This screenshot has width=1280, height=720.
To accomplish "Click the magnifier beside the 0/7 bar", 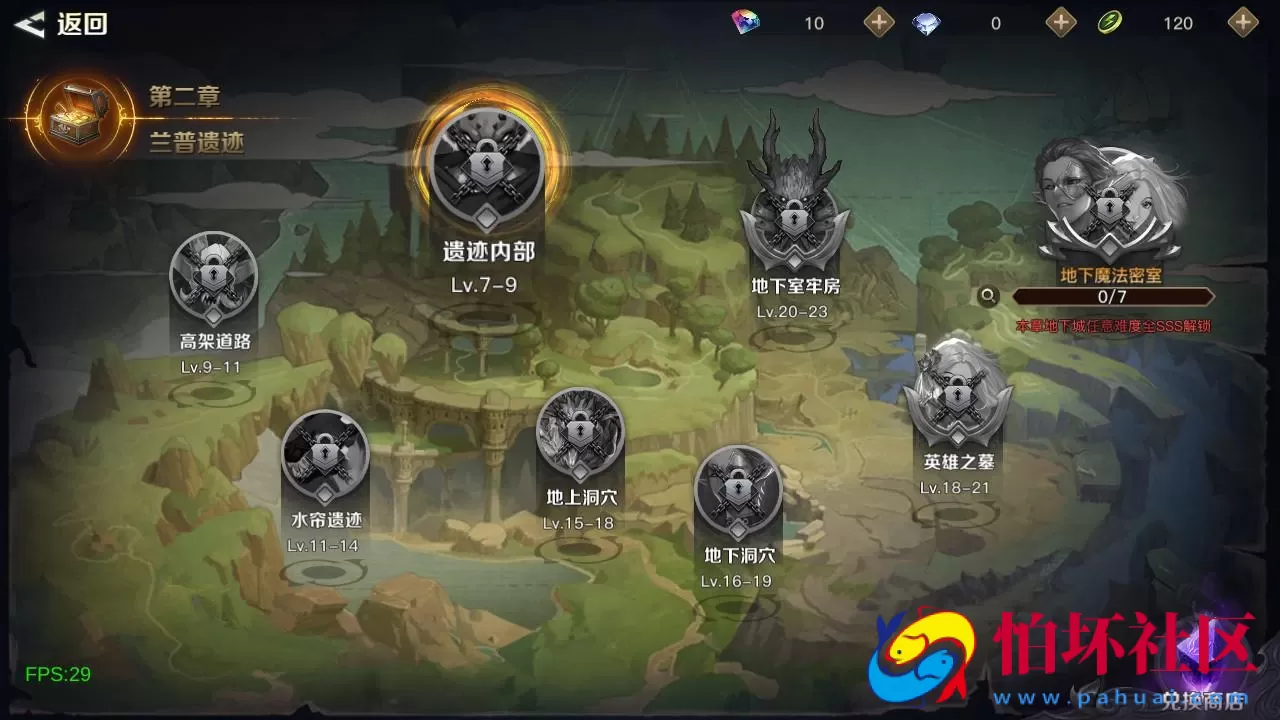I will (x=988, y=296).
